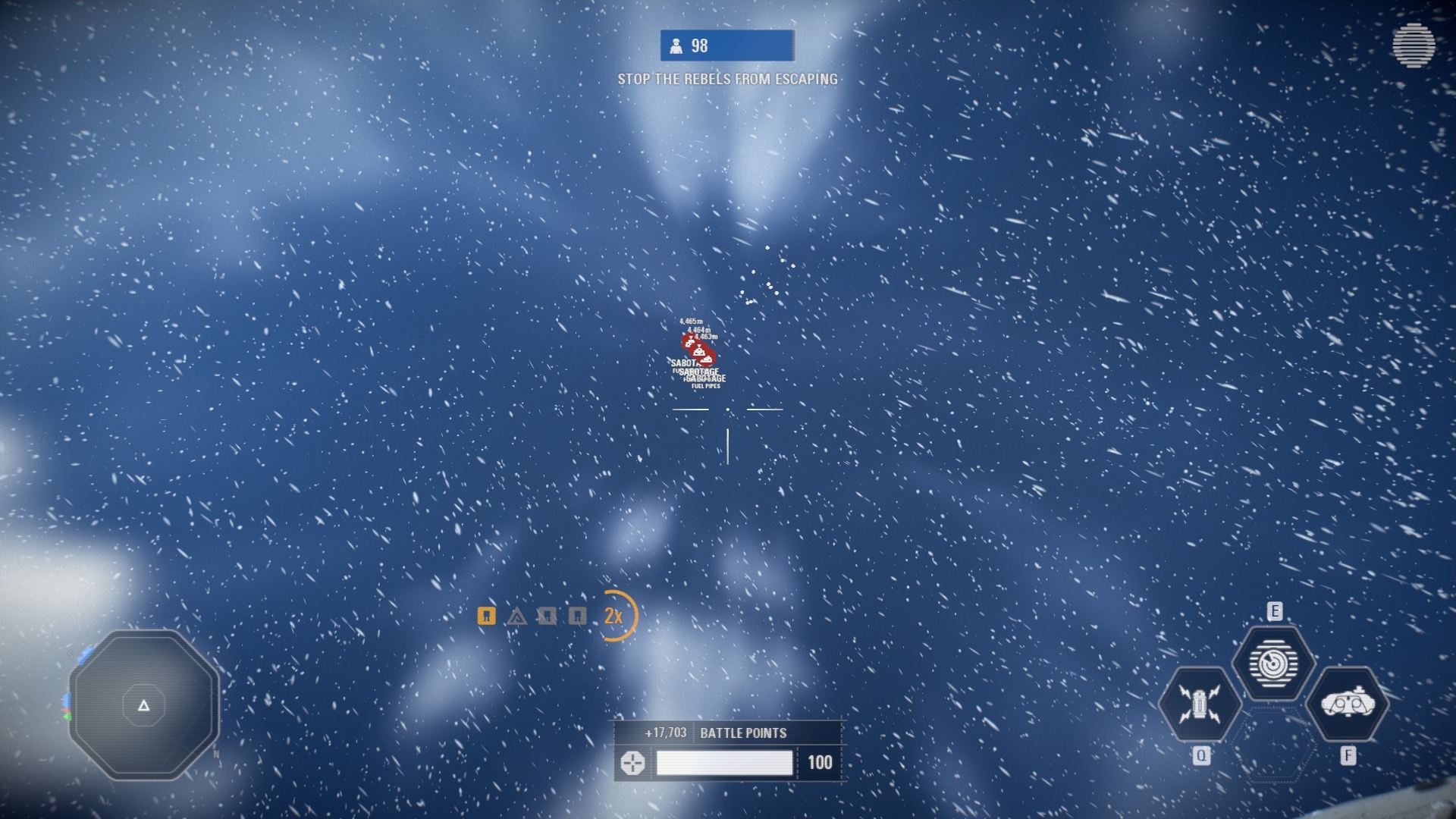
Task: Select the grey triangle squad member icon
Action: [516, 617]
